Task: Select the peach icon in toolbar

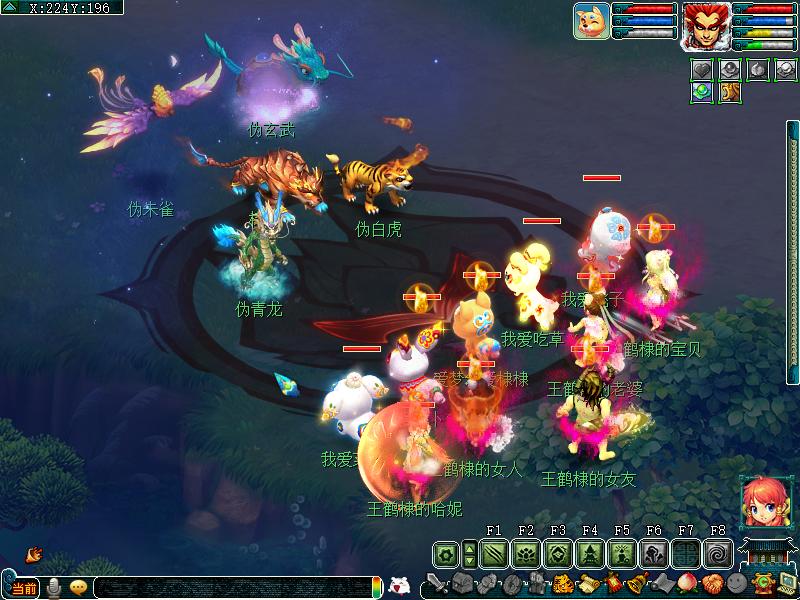Action: (686, 584)
